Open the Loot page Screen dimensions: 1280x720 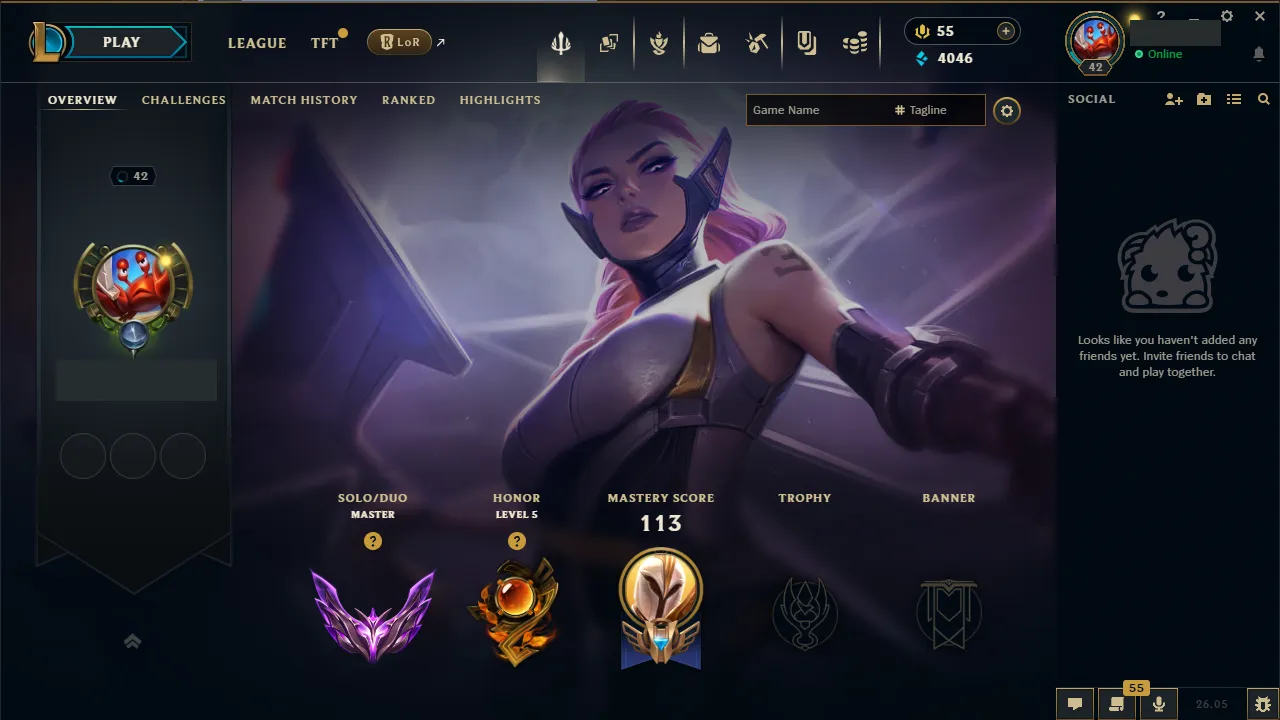click(709, 42)
